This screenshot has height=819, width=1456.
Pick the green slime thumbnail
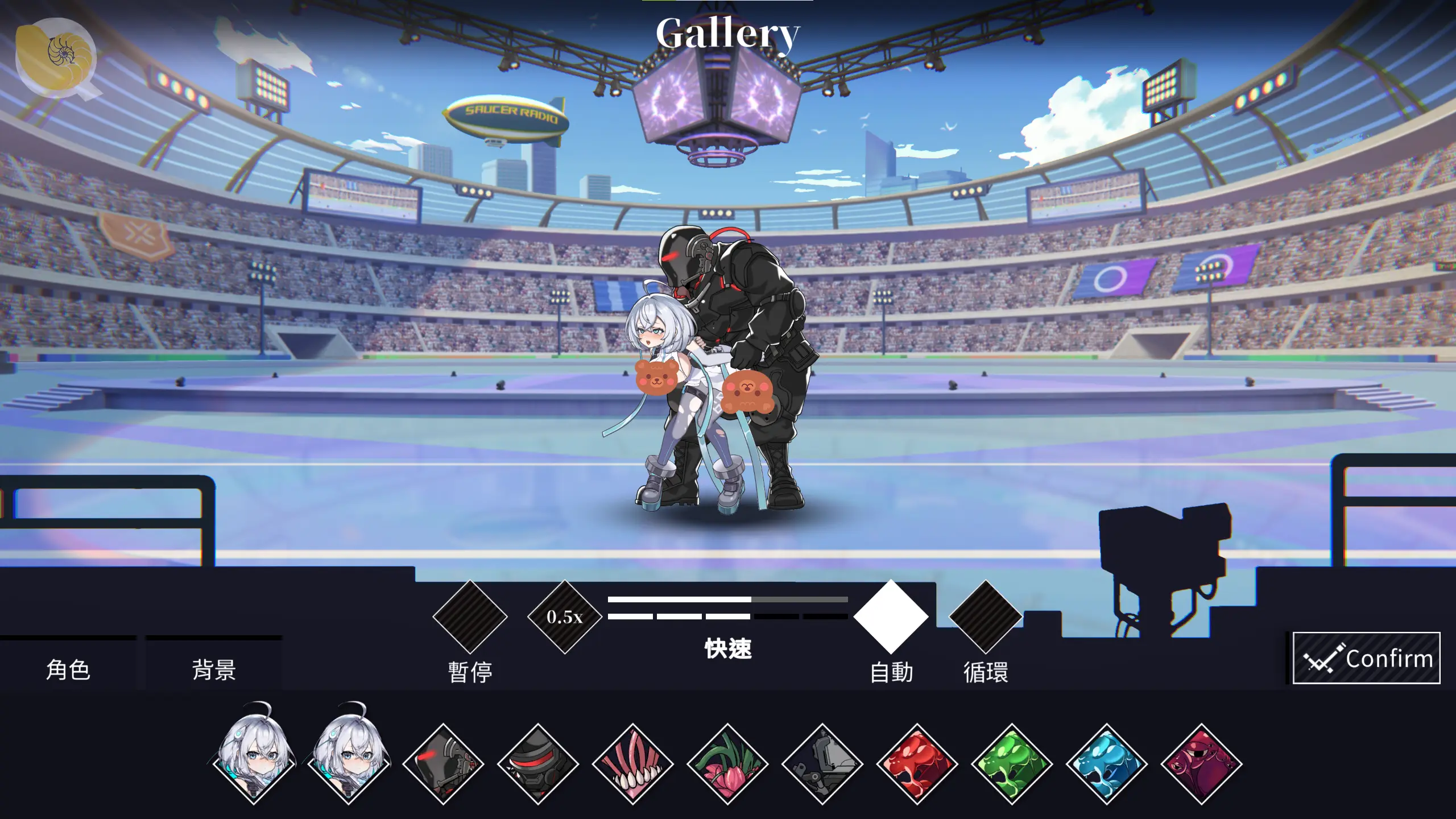1012,764
